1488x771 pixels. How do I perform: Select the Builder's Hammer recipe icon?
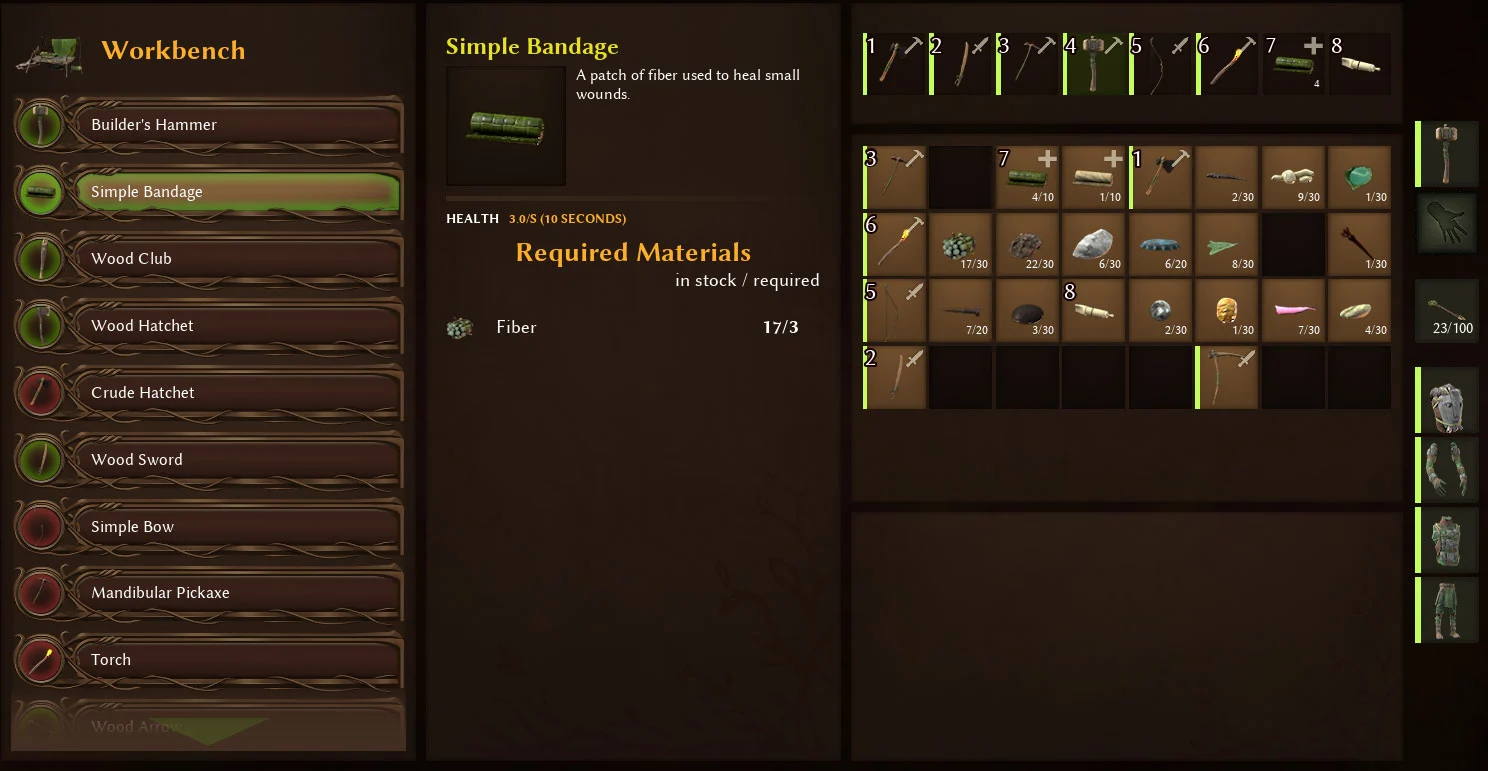click(40, 125)
